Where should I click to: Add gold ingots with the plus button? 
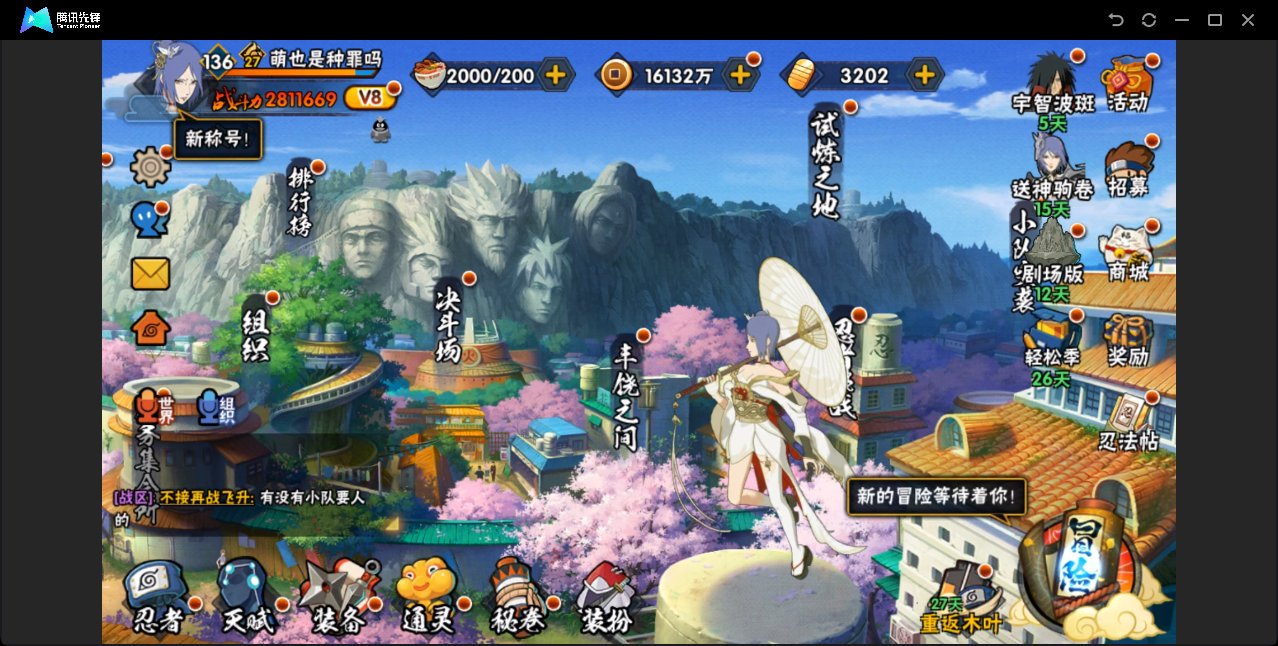click(x=925, y=75)
